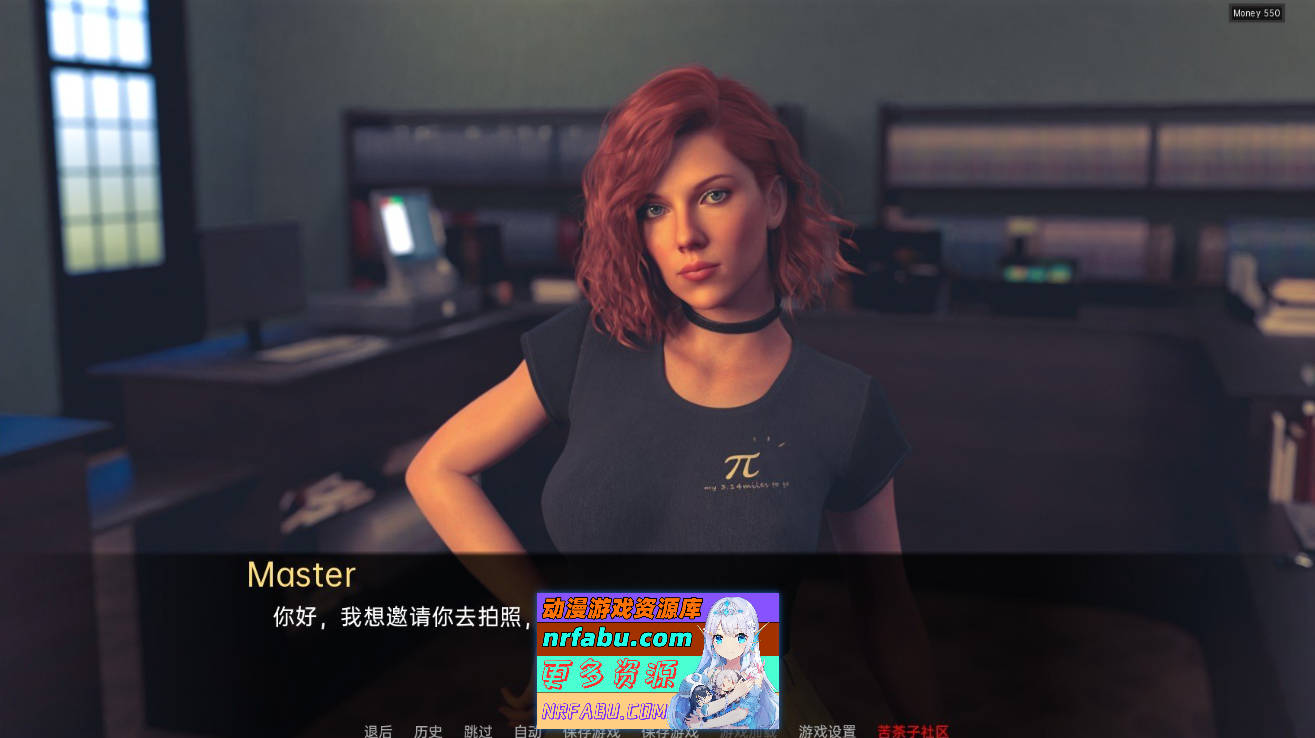Click the speaker name Master
Screen dimensions: 1315x738
point(300,574)
